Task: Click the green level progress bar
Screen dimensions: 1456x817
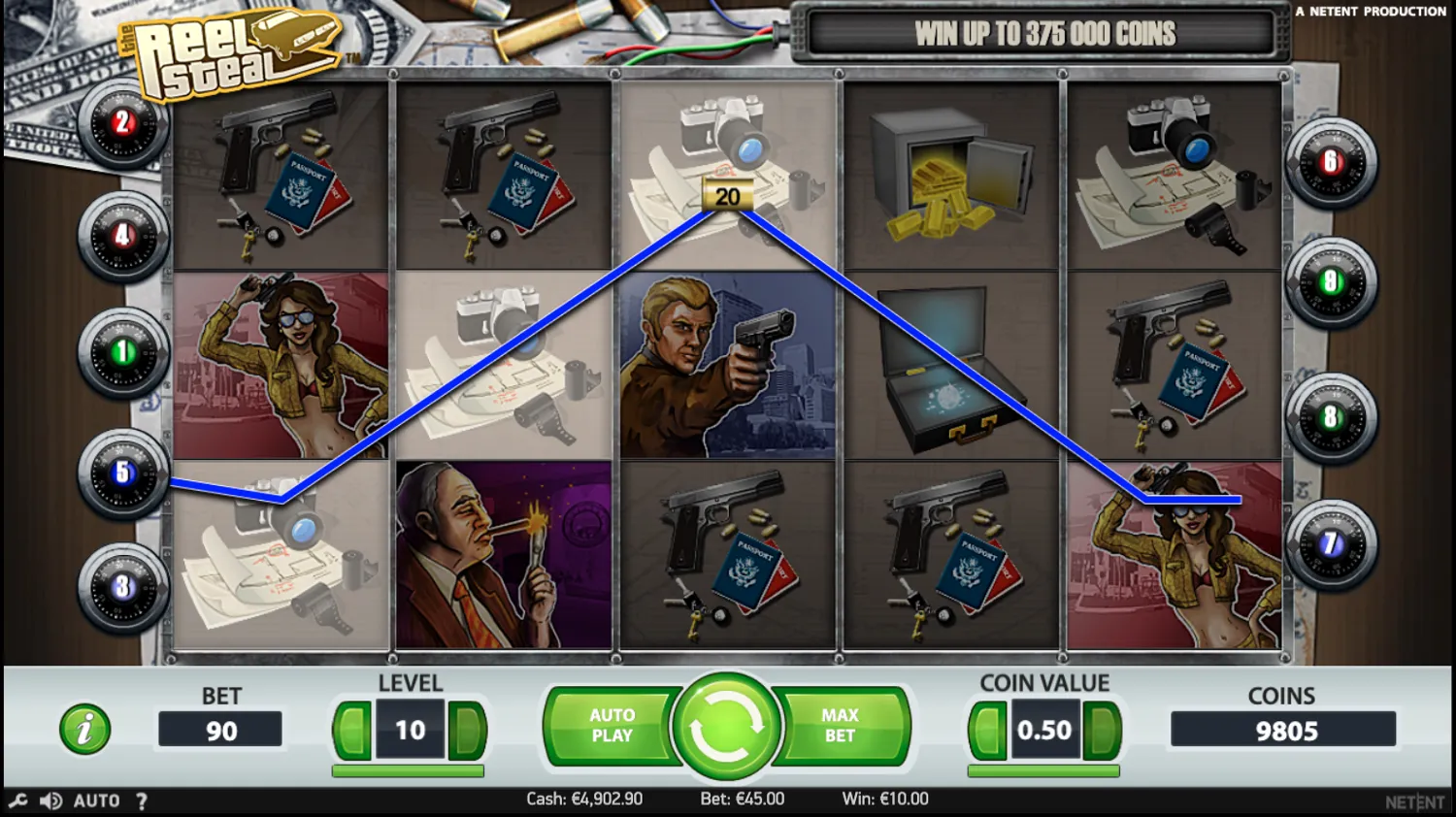Action: [409, 769]
